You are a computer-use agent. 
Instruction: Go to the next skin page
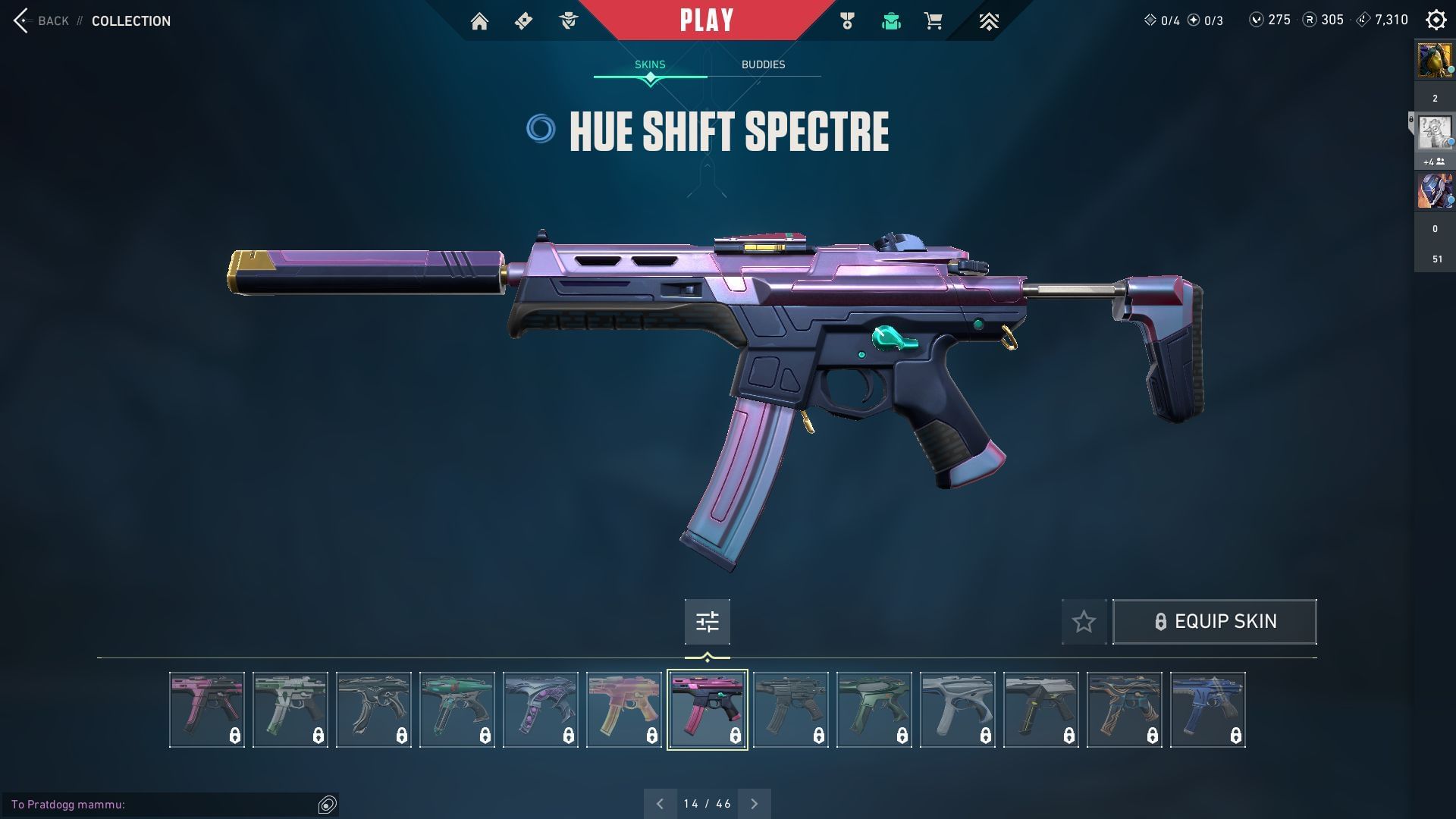(x=754, y=804)
